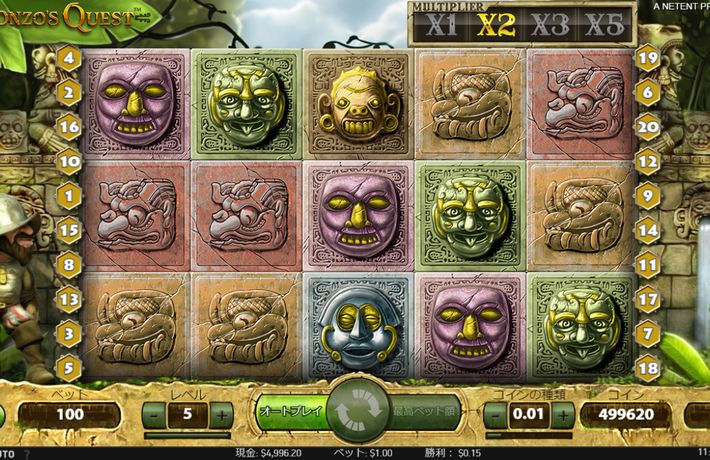Show payline number 10

69,160
